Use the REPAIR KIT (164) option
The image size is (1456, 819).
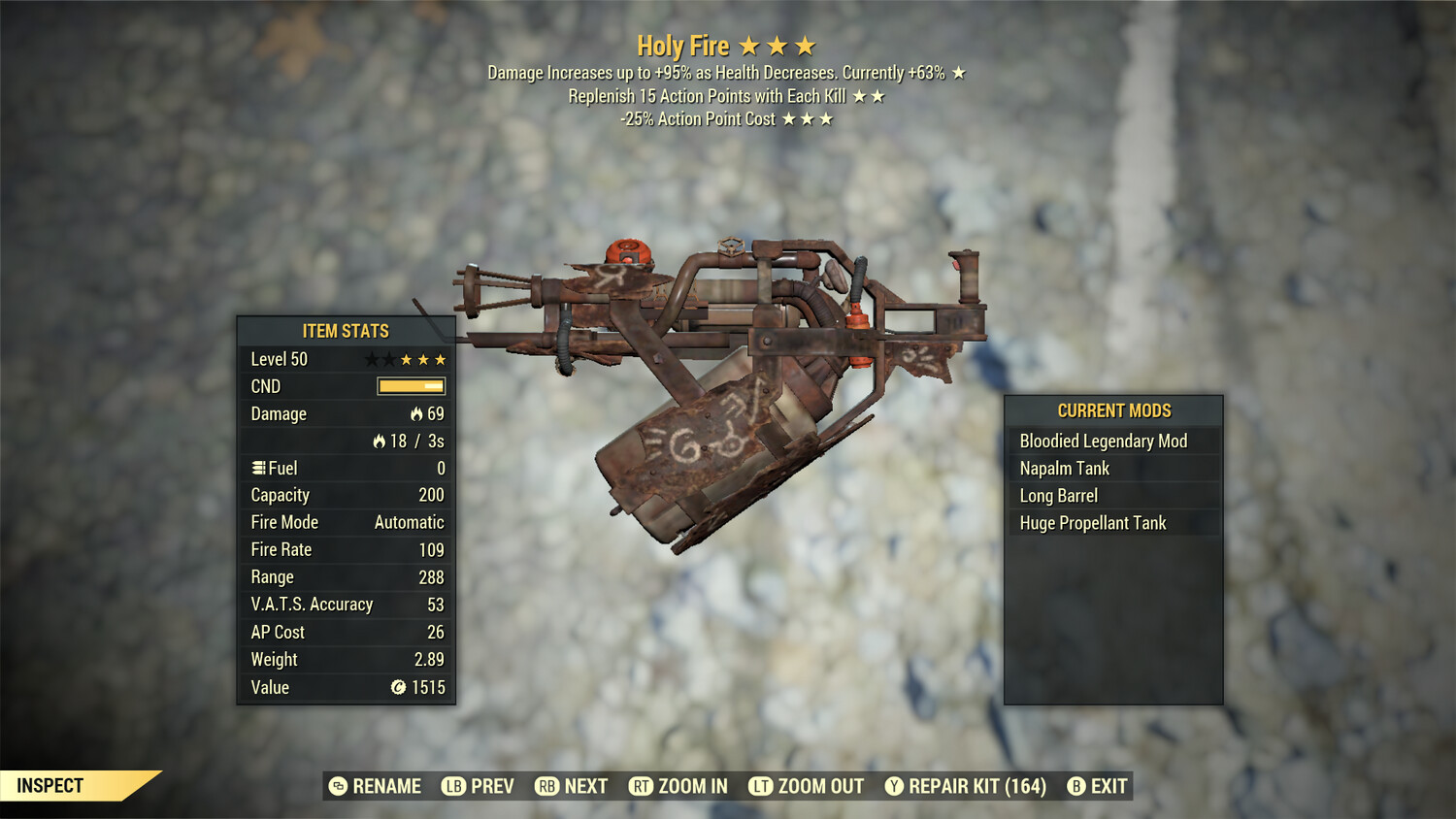click(966, 786)
